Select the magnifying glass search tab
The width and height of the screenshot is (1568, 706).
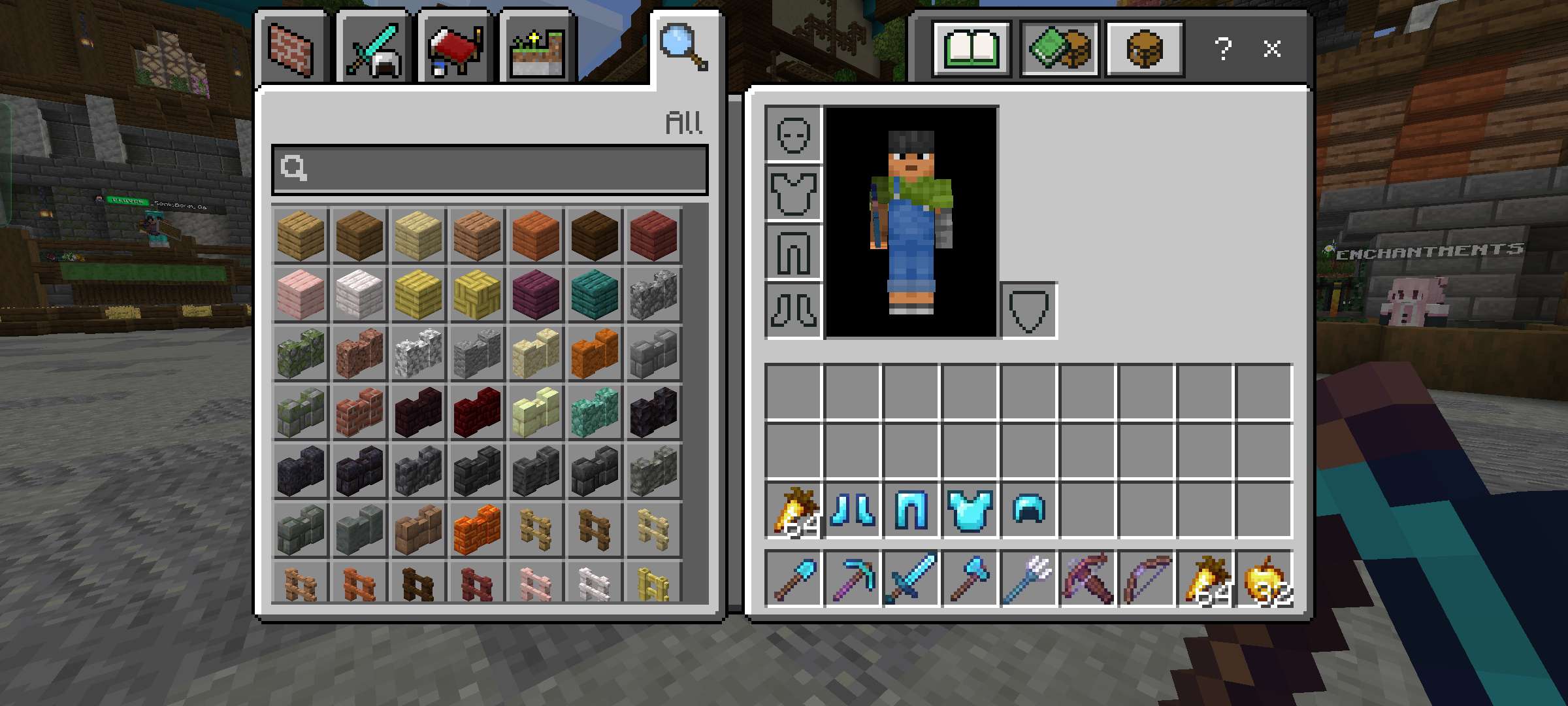point(683,47)
